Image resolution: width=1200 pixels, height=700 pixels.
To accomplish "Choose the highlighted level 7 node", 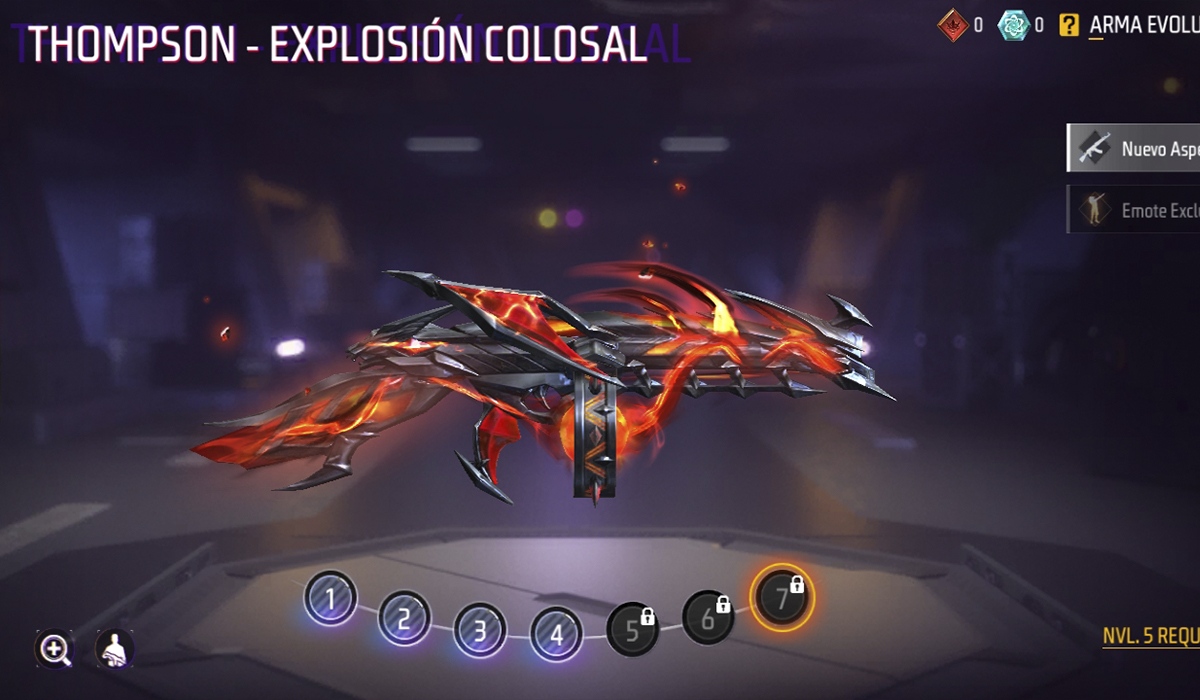I will (783, 598).
